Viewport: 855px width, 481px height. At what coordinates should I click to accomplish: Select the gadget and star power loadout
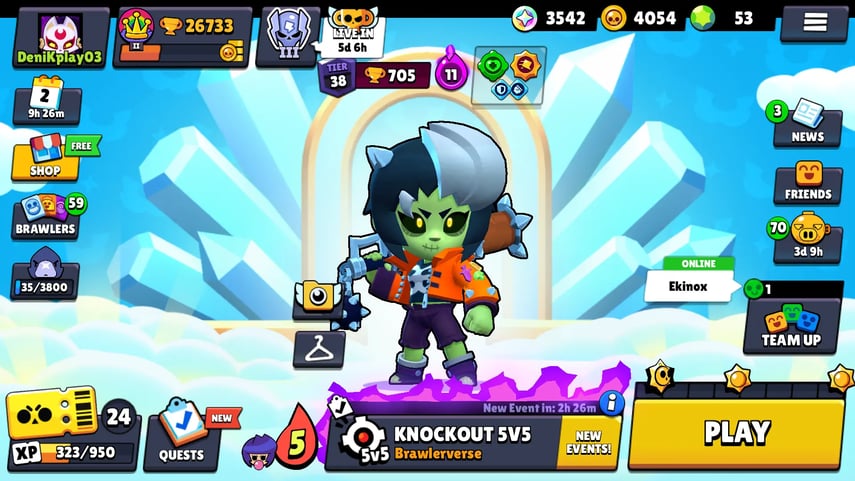pos(509,76)
